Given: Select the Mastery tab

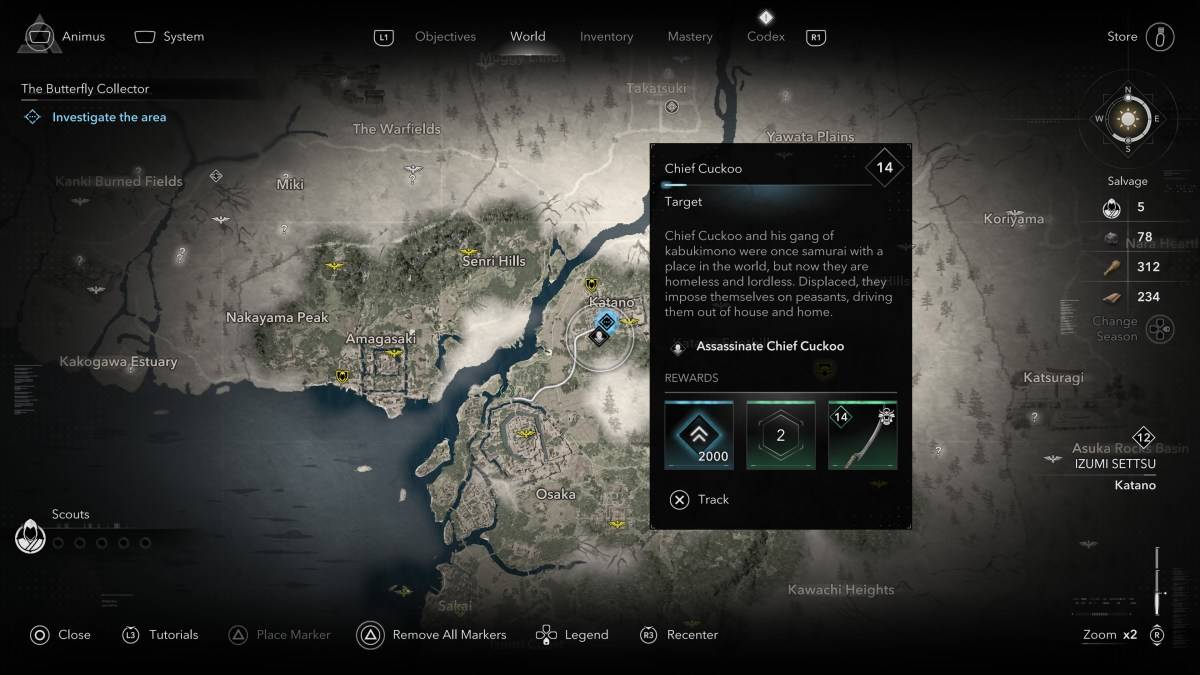Looking at the screenshot, I should pos(690,37).
